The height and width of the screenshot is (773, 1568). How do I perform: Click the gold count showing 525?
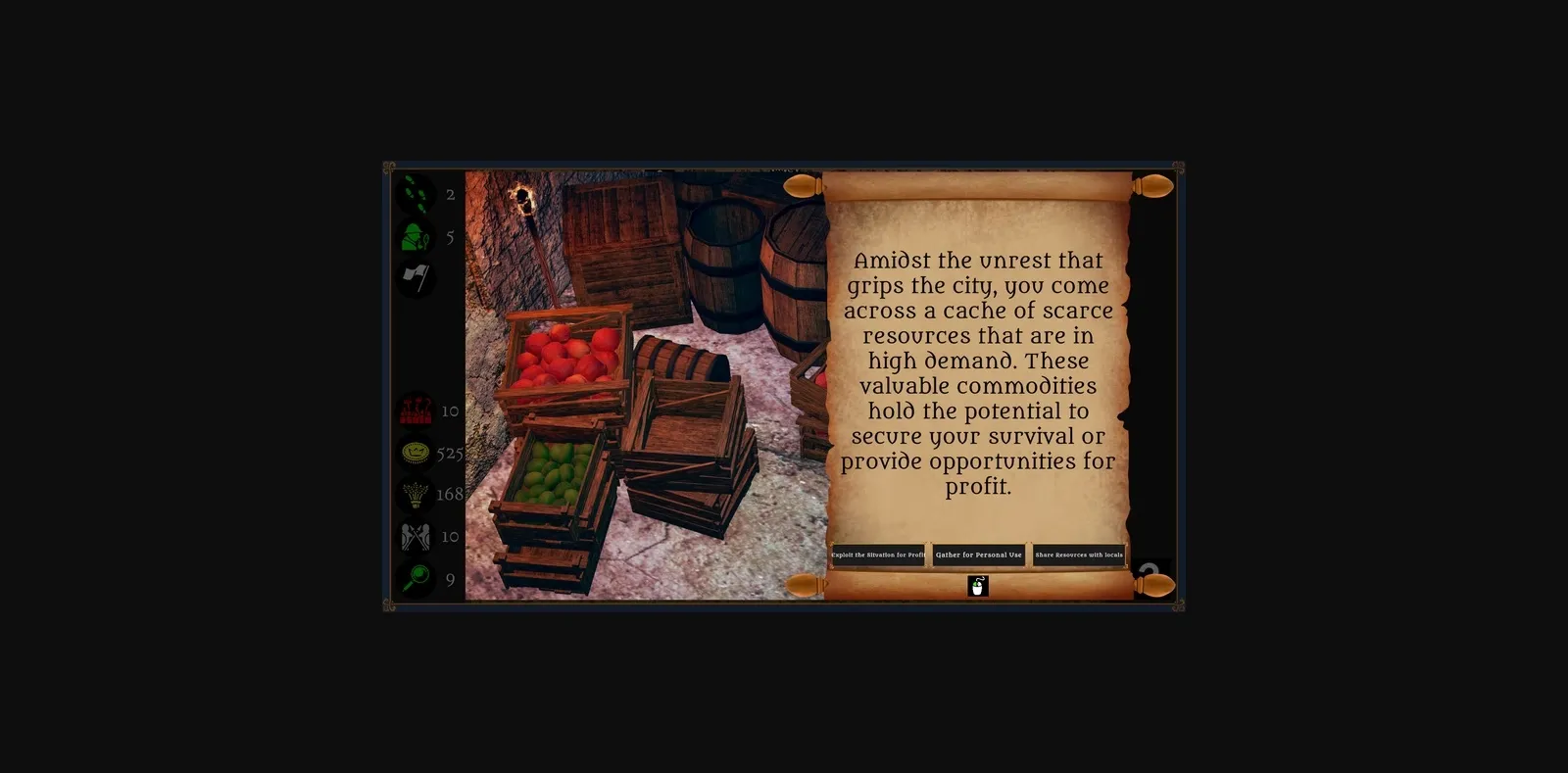[450, 452]
